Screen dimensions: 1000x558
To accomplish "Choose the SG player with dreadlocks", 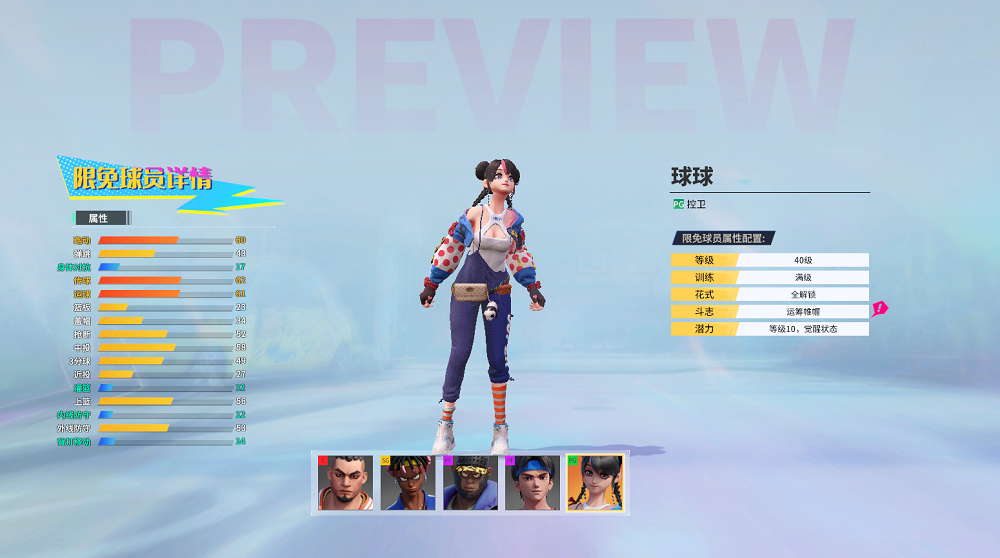I will 407,483.
